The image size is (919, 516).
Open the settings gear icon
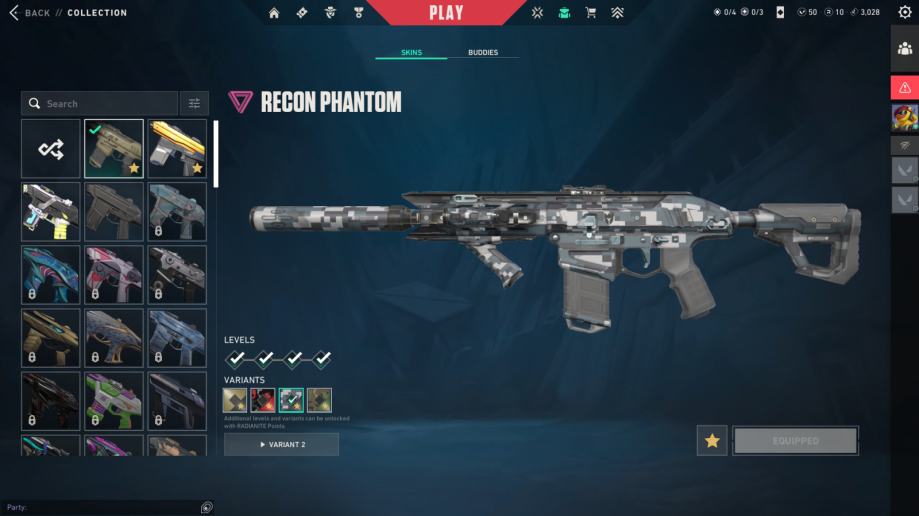click(x=905, y=13)
